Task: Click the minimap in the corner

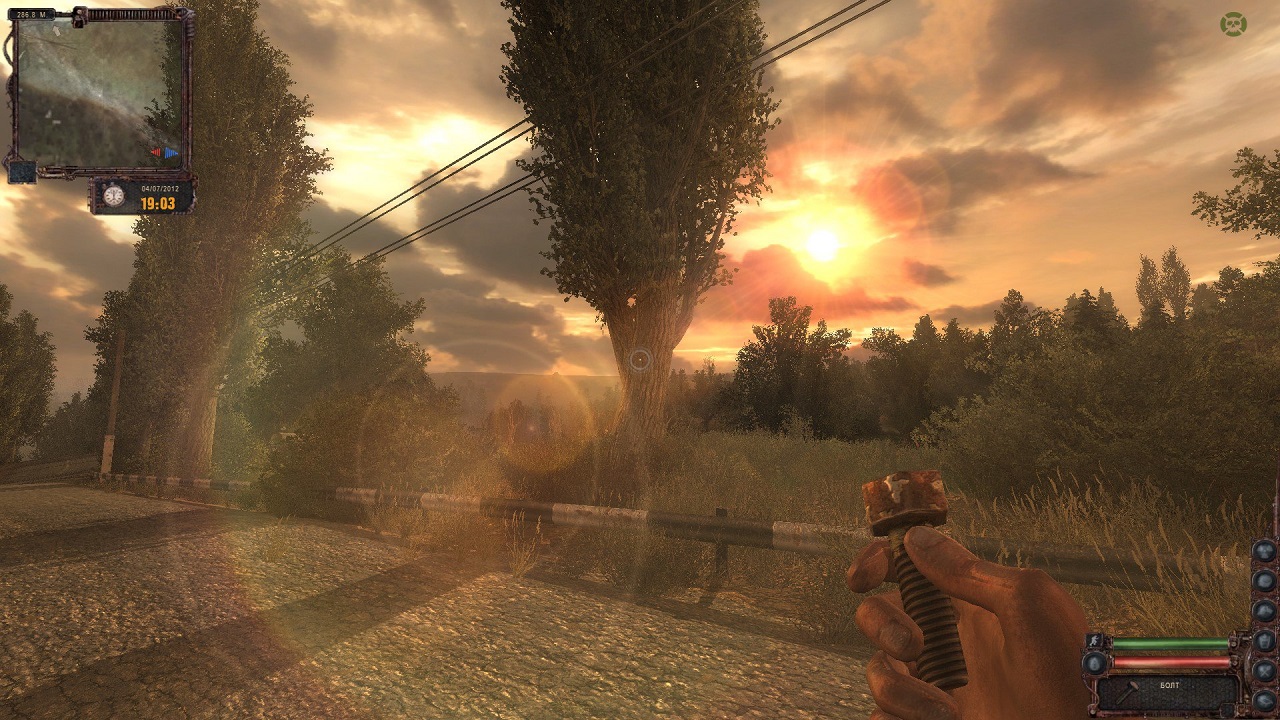Action: tap(100, 92)
